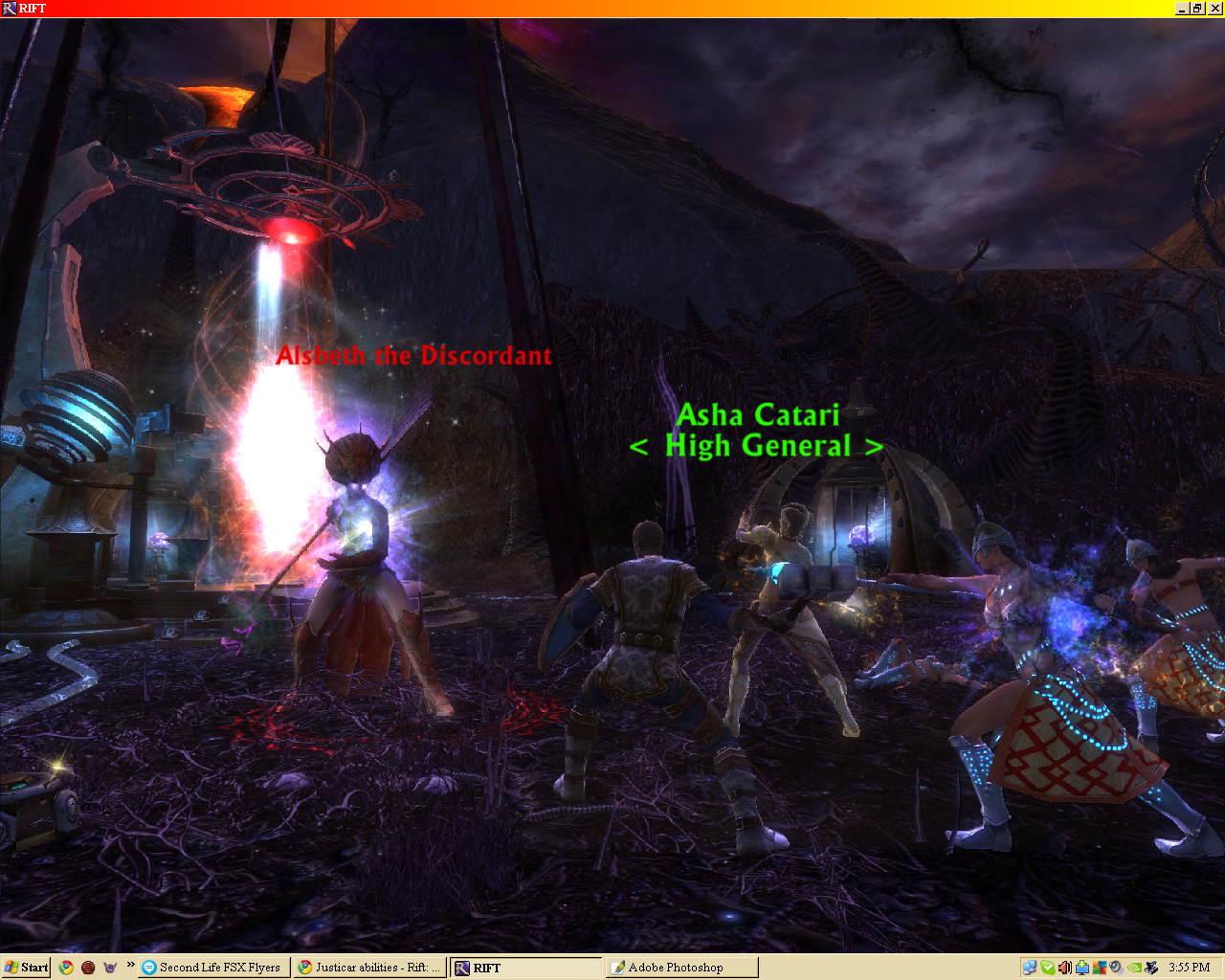Screen dimensions: 1225x980
Task: Launch Google Chrome from the quick launch bar
Action: pyautogui.click(x=66, y=968)
